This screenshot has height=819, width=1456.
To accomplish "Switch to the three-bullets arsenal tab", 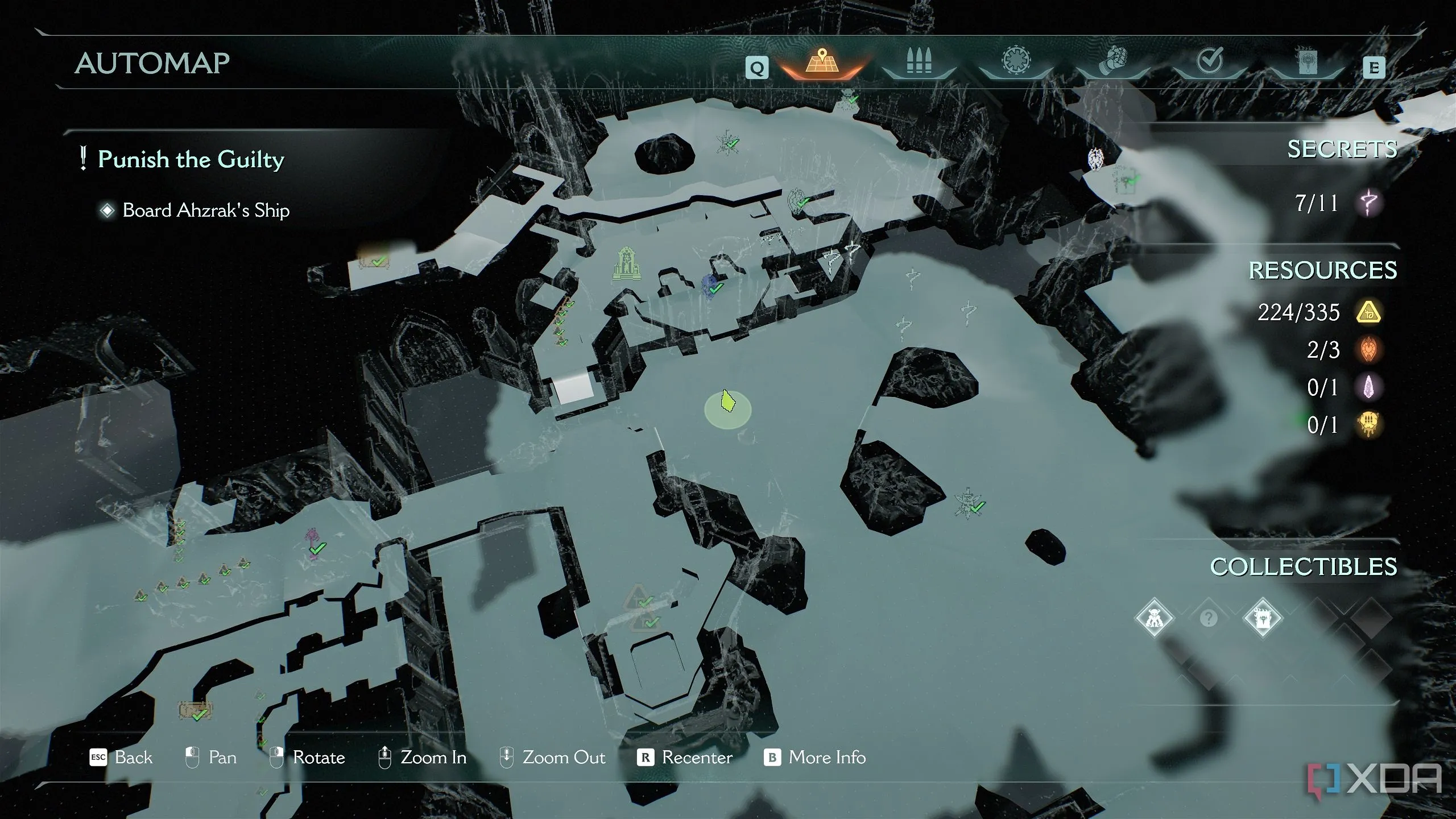I will click(919, 61).
